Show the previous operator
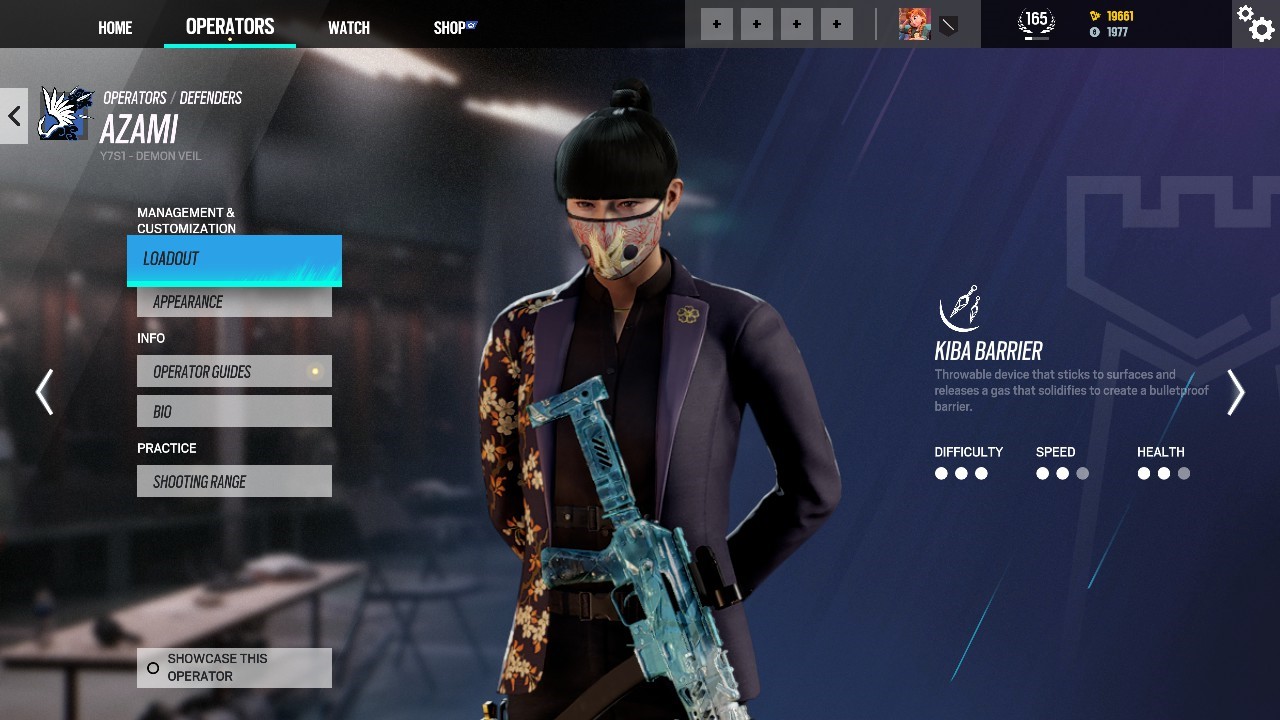Image resolution: width=1280 pixels, height=720 pixels. [45, 392]
